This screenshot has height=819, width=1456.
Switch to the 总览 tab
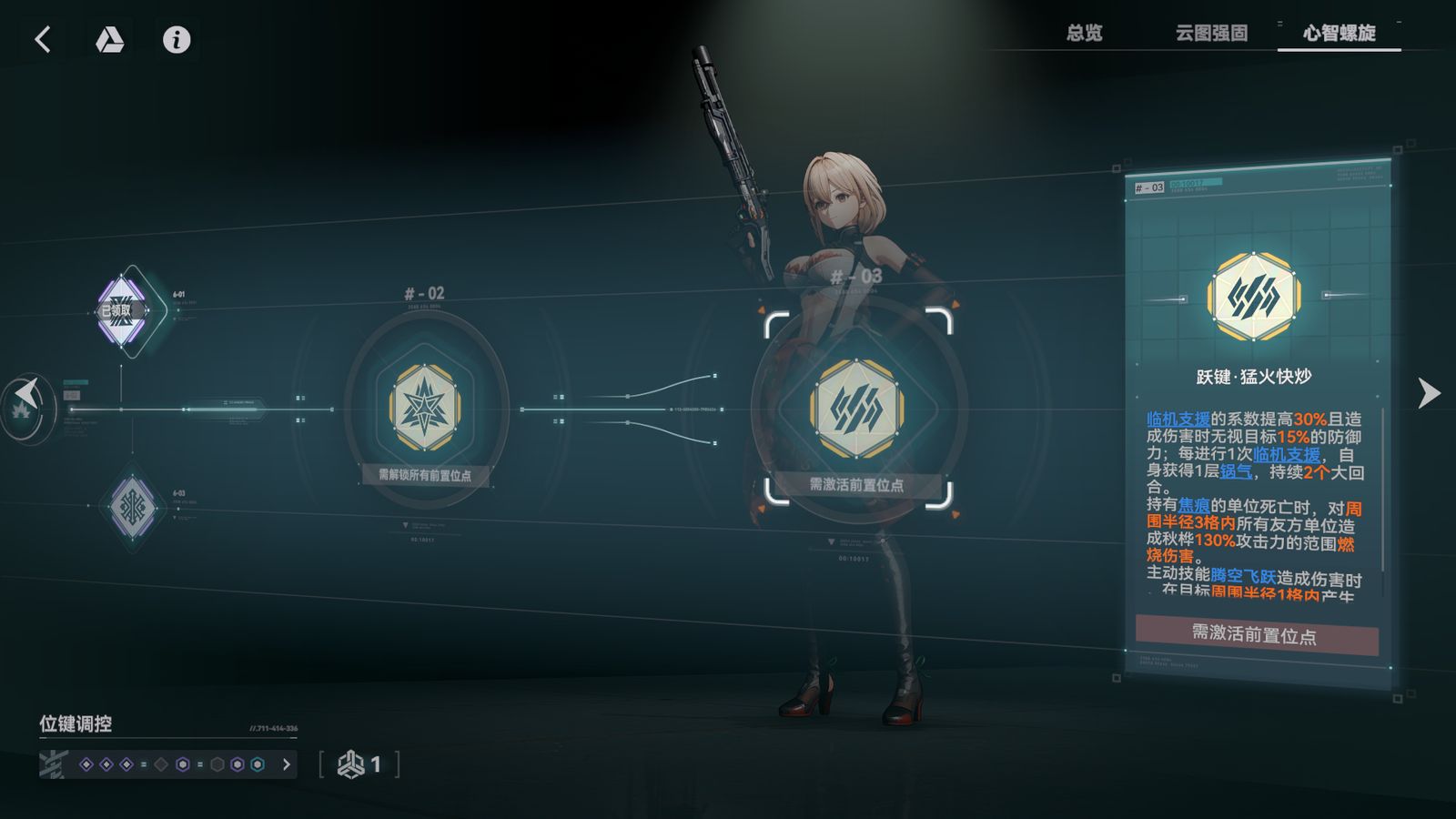[x=1084, y=34]
